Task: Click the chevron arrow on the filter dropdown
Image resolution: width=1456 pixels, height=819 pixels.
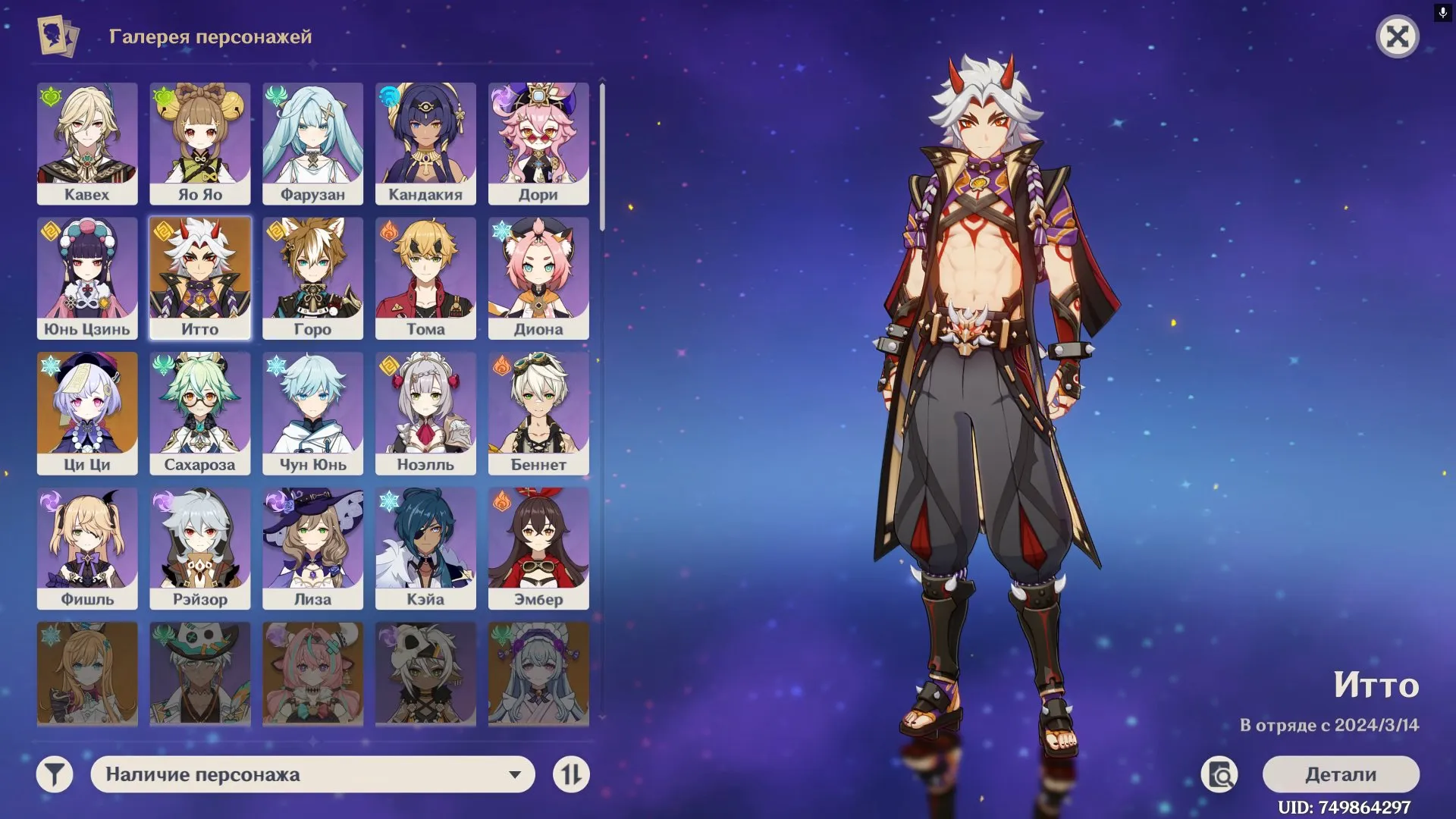Action: pyautogui.click(x=516, y=775)
